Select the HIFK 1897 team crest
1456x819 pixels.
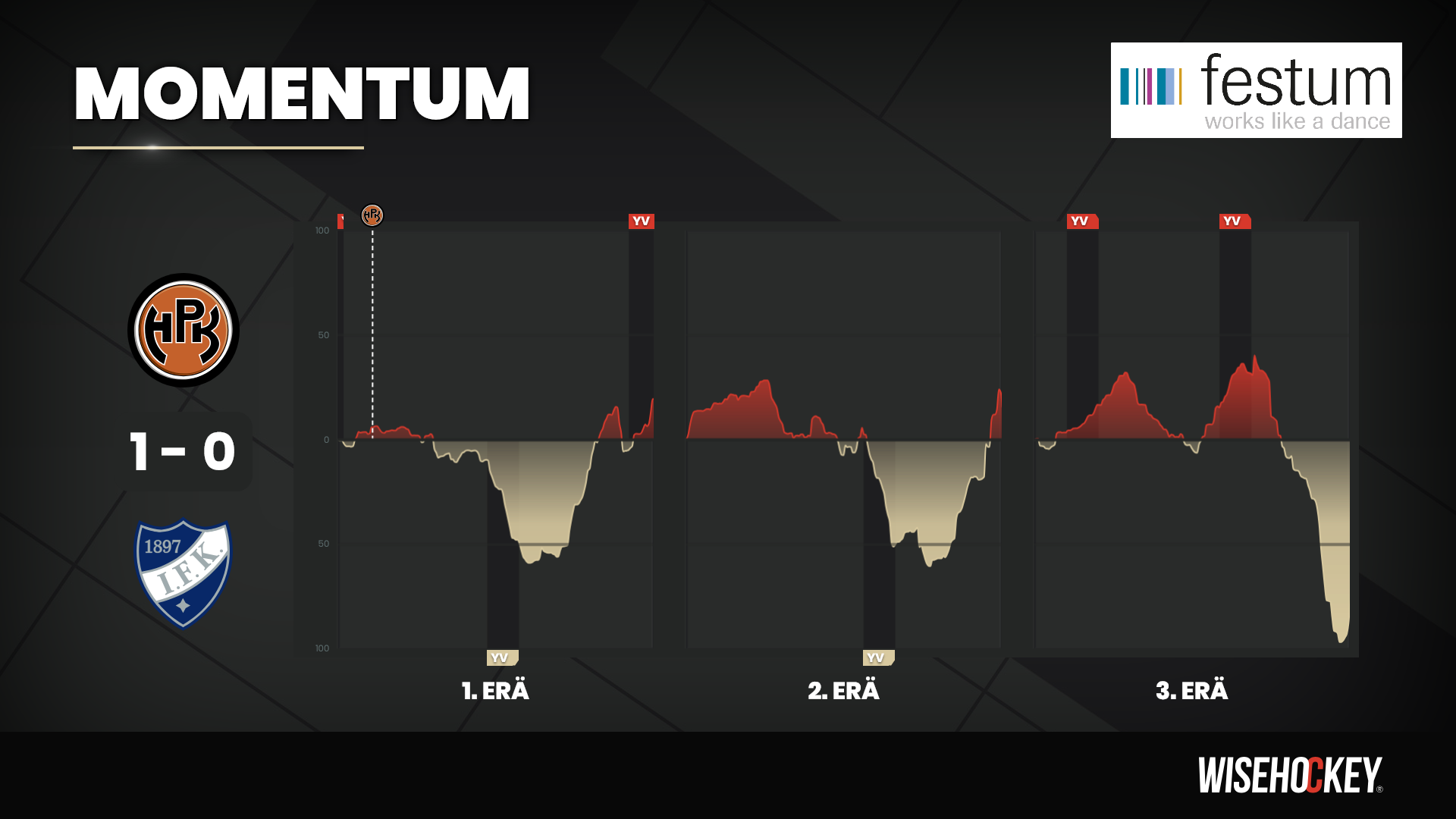click(x=183, y=573)
